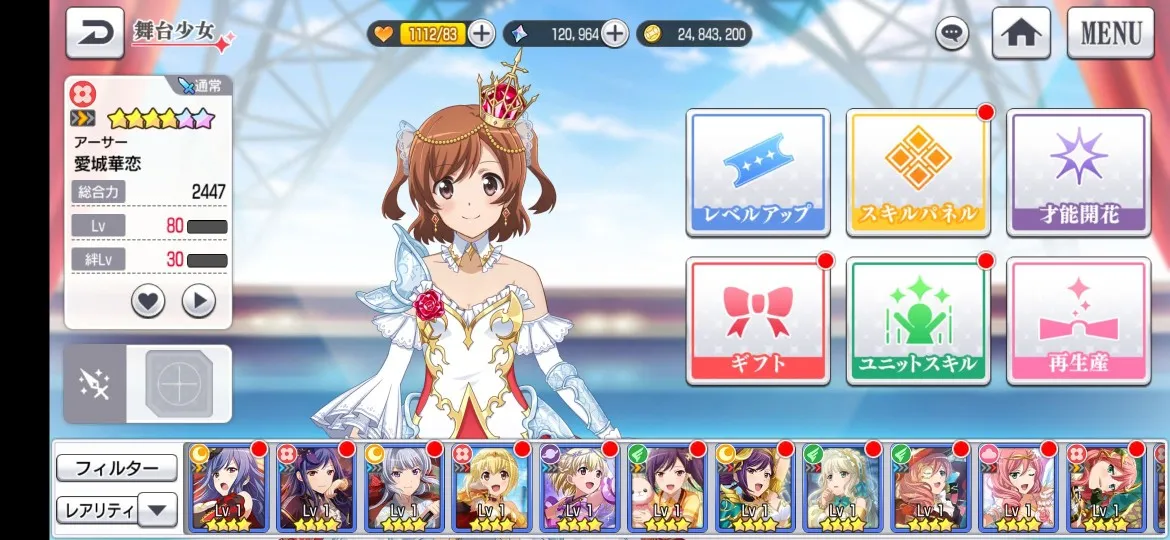Image resolution: width=1170 pixels, height=540 pixels.
Task: Open the 再生産 reproduction option
Action: [1078, 320]
